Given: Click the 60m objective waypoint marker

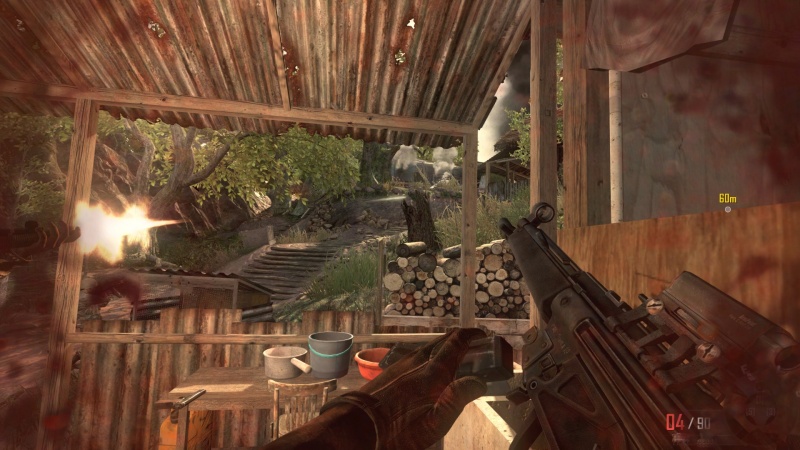Looking at the screenshot, I should pyautogui.click(x=728, y=209).
